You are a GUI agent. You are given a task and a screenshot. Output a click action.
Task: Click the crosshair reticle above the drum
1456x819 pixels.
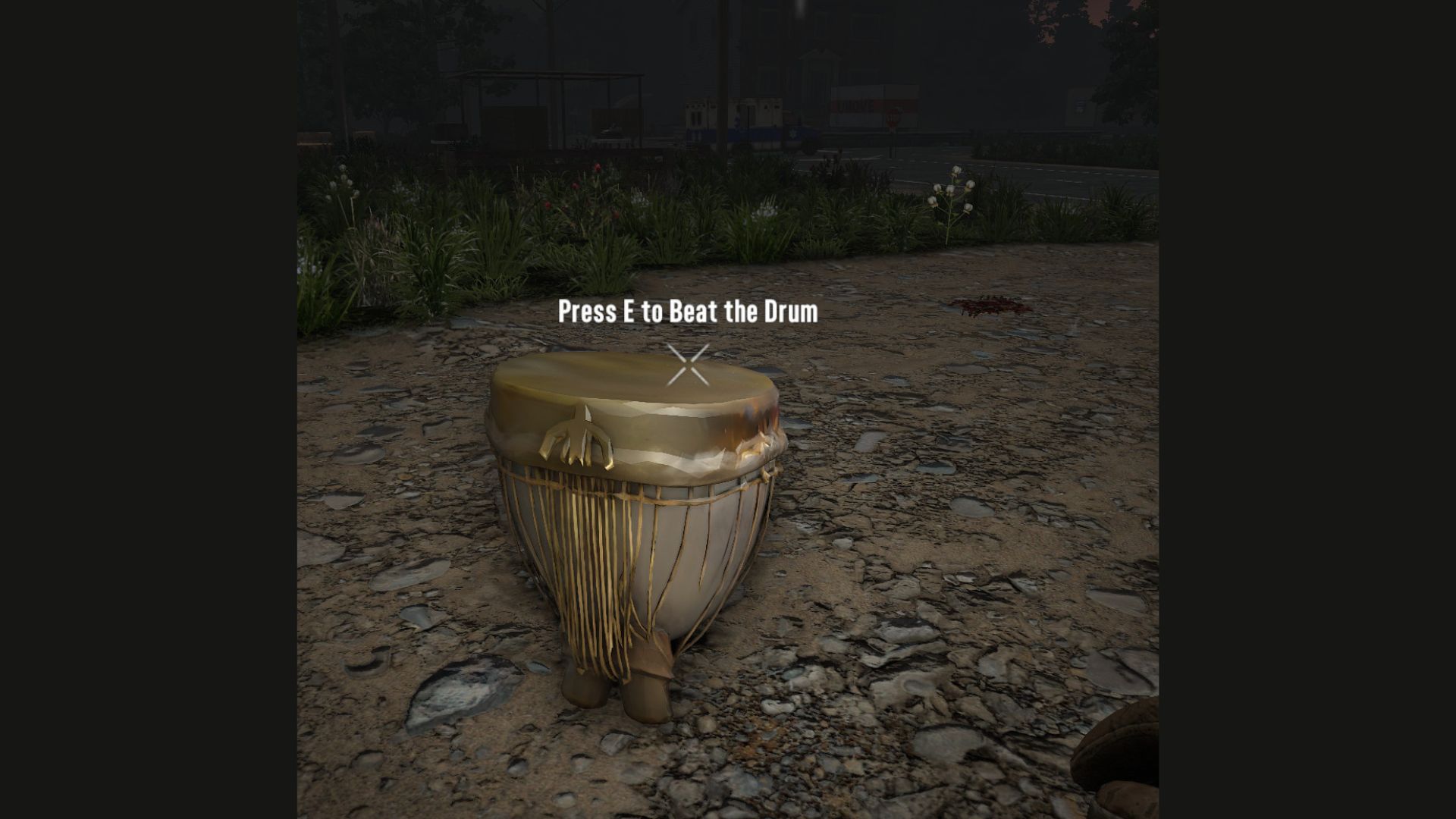pyautogui.click(x=687, y=365)
